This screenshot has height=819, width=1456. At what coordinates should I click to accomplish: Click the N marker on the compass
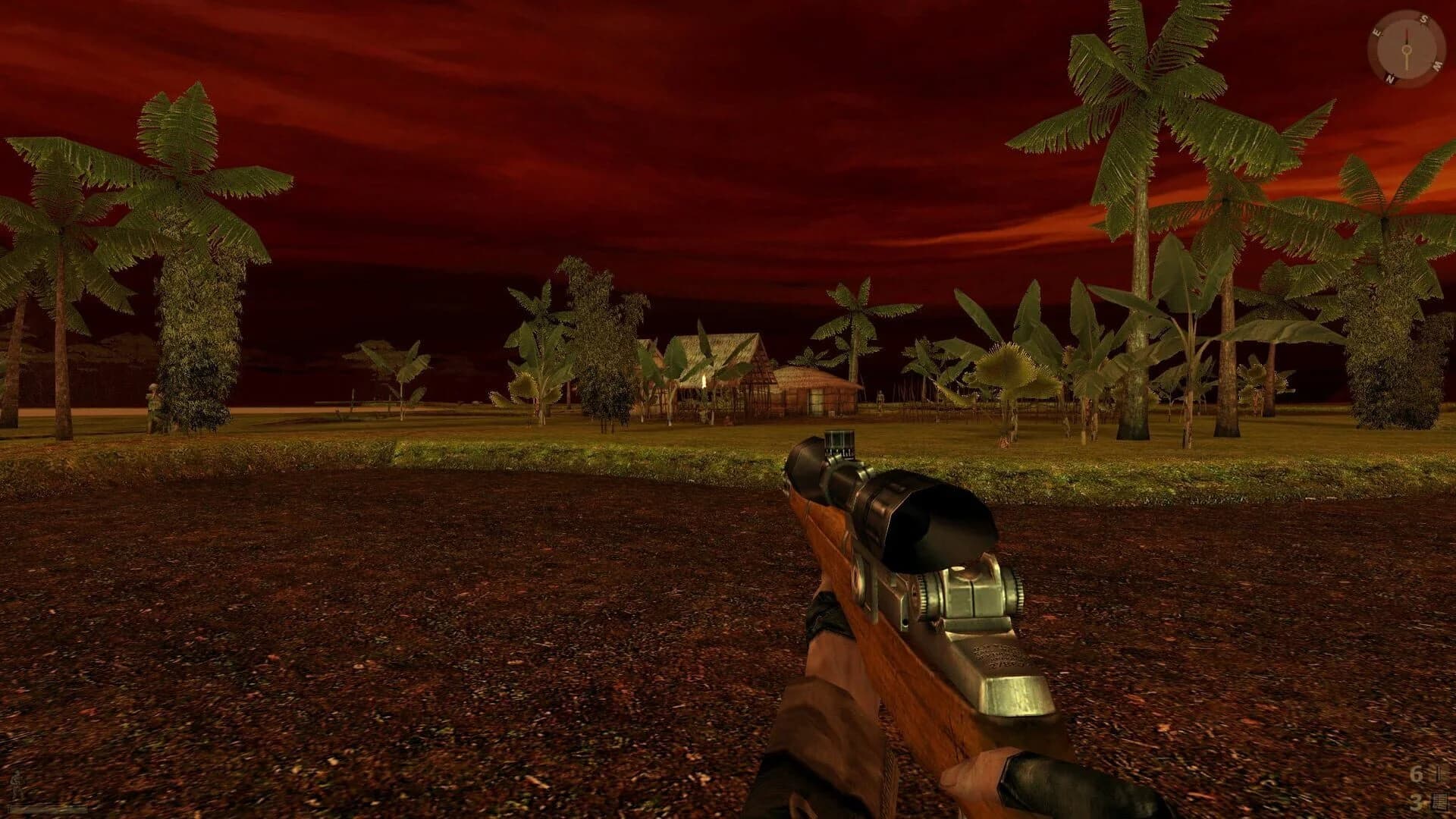(x=1389, y=77)
